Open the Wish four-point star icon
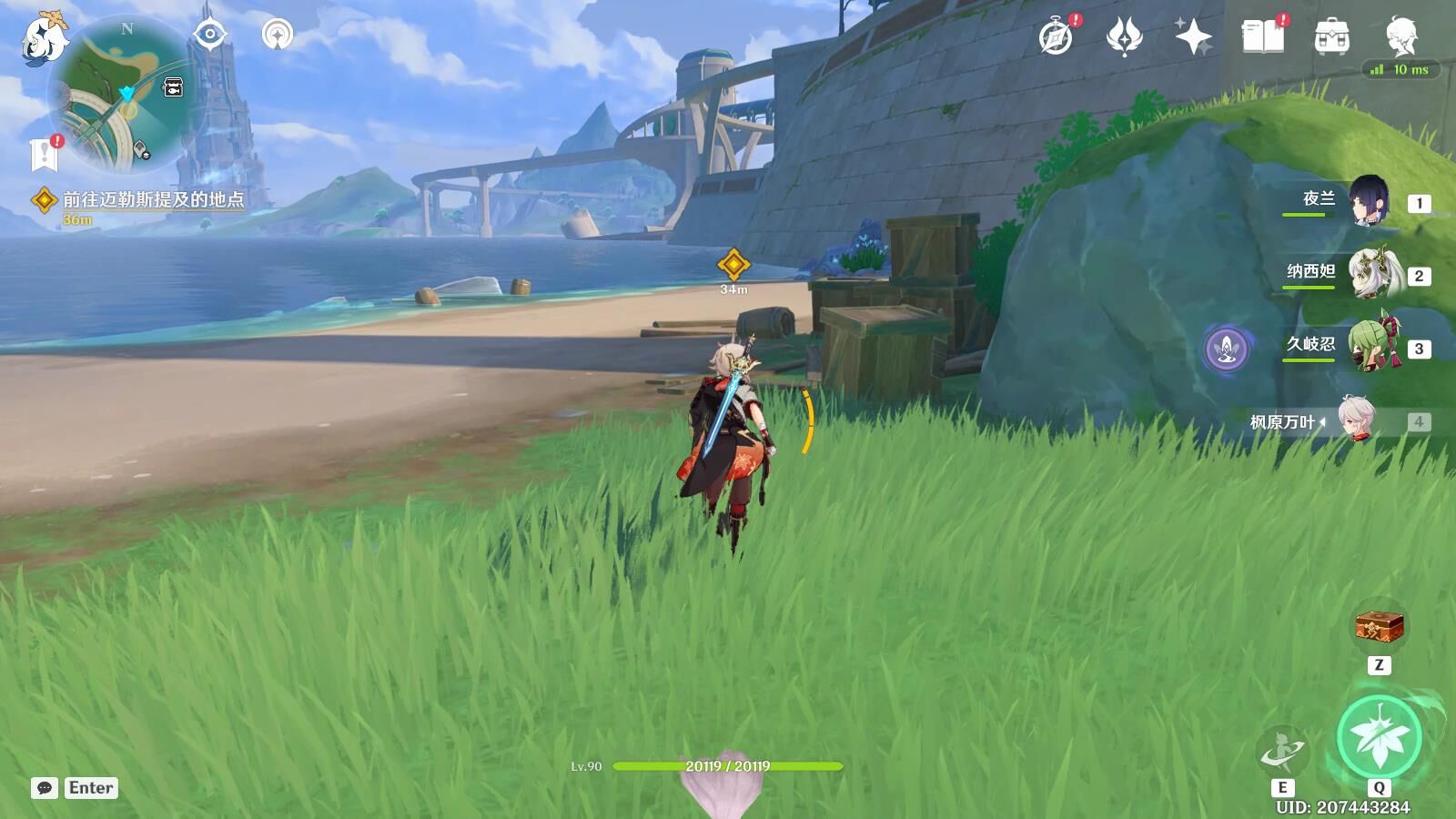The height and width of the screenshot is (819, 1456). click(1193, 37)
